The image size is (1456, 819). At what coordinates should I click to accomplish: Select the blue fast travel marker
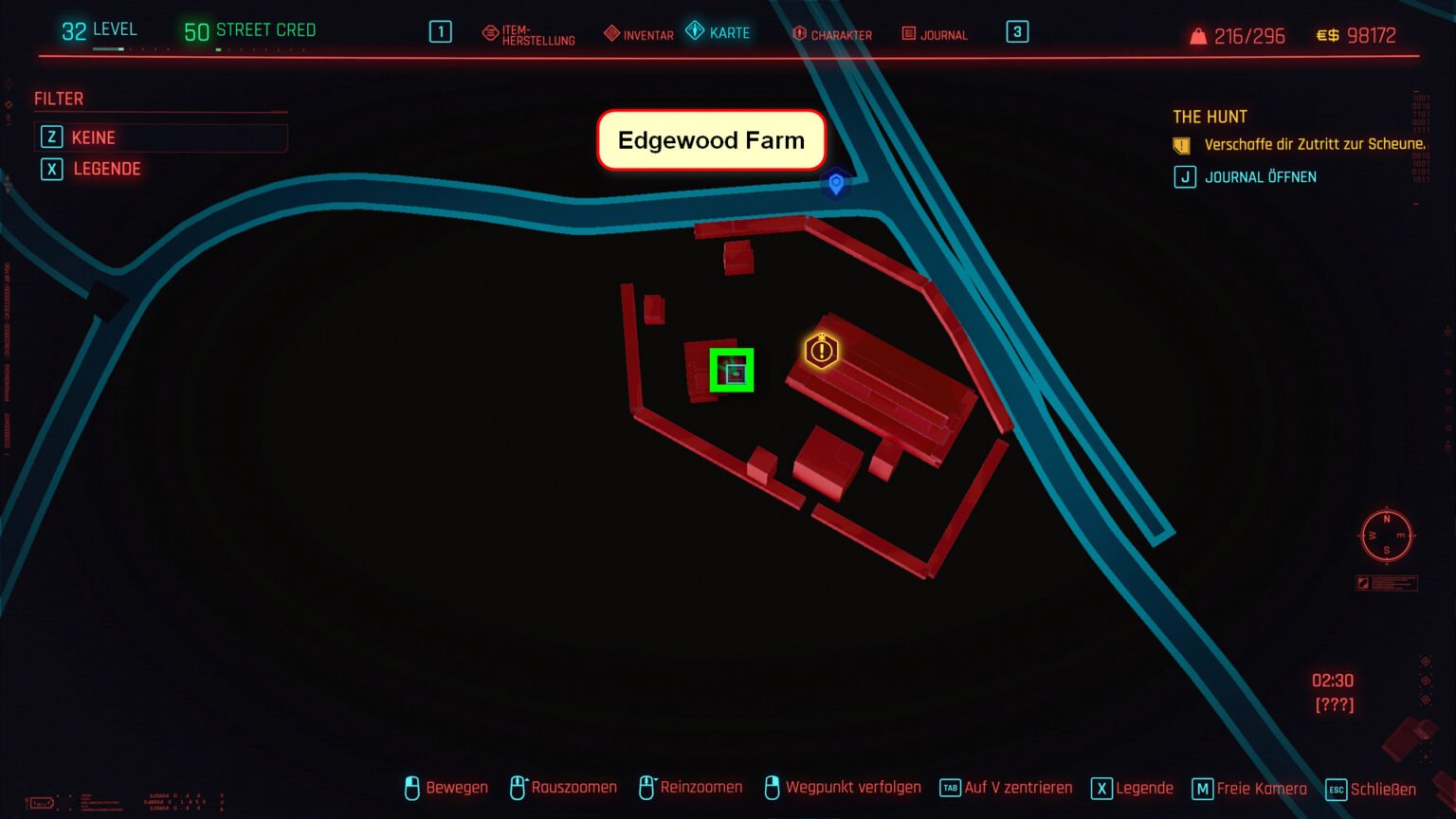(835, 183)
